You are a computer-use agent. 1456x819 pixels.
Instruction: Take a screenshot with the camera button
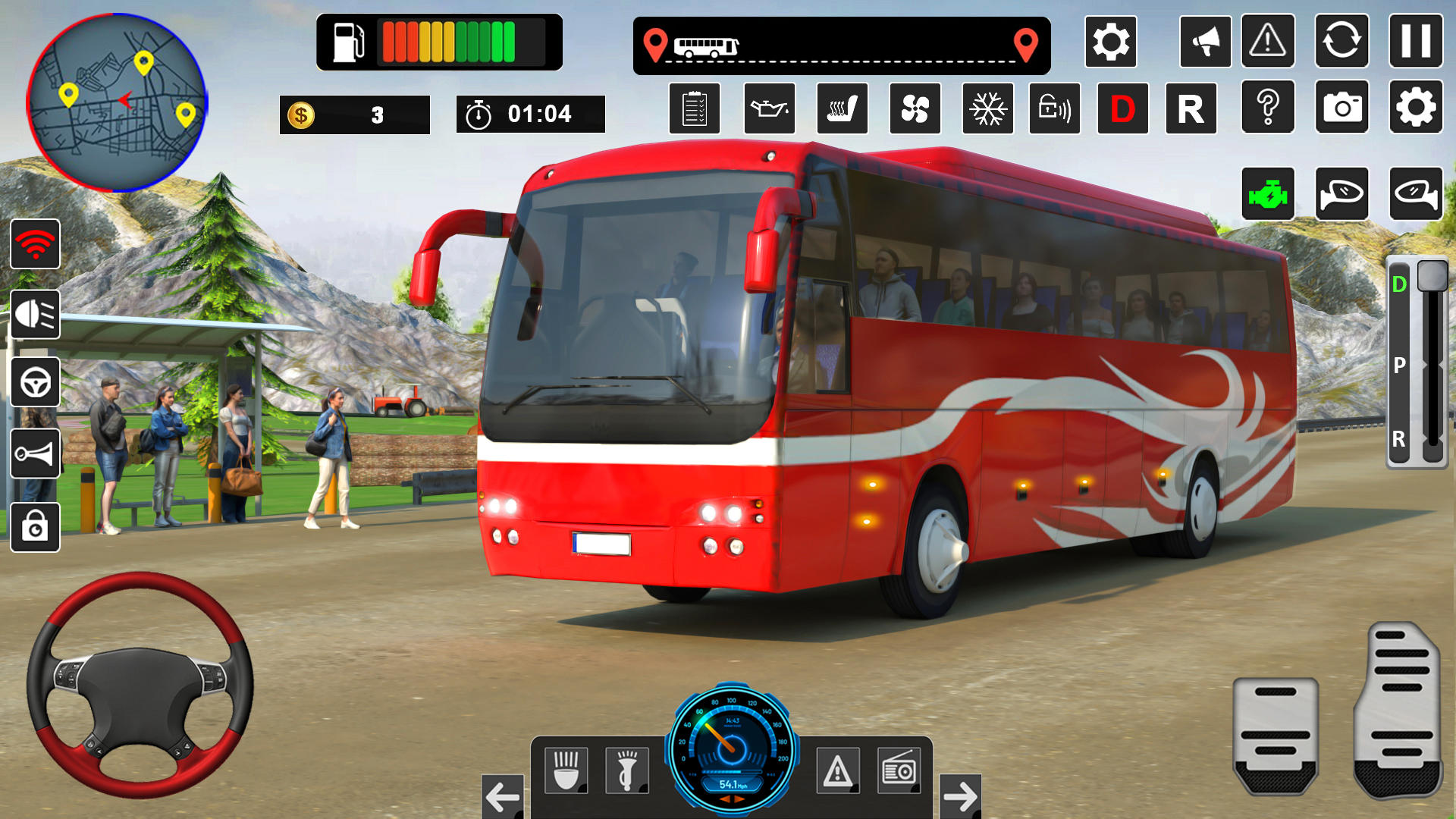pos(1341,108)
